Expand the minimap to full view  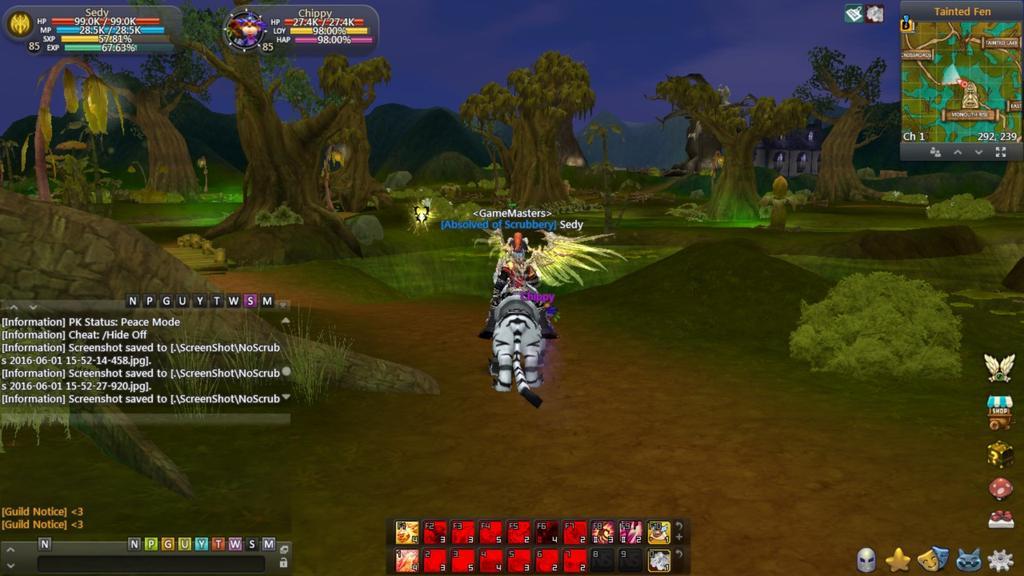click(x=1001, y=152)
